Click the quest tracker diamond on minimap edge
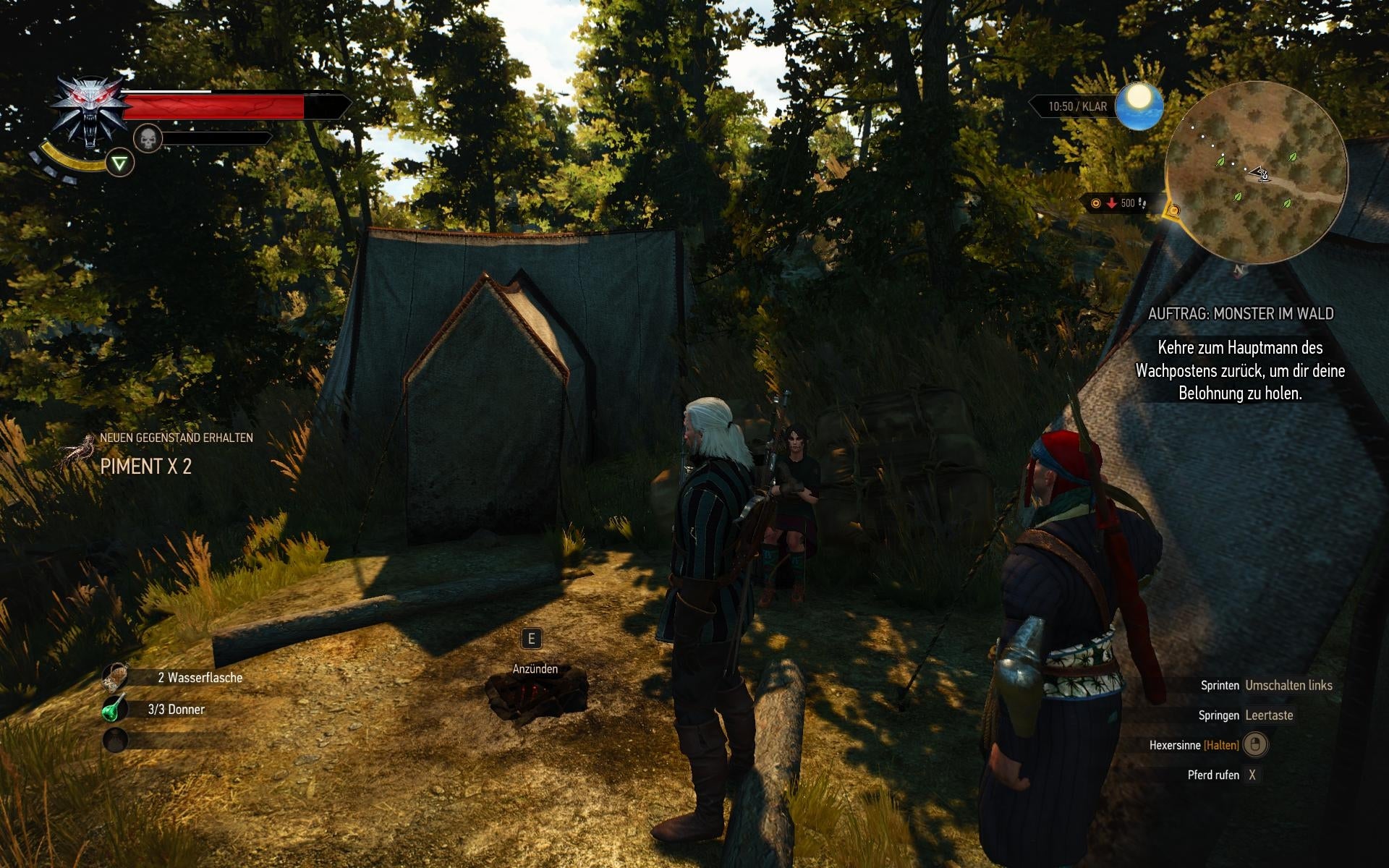 tap(1174, 210)
